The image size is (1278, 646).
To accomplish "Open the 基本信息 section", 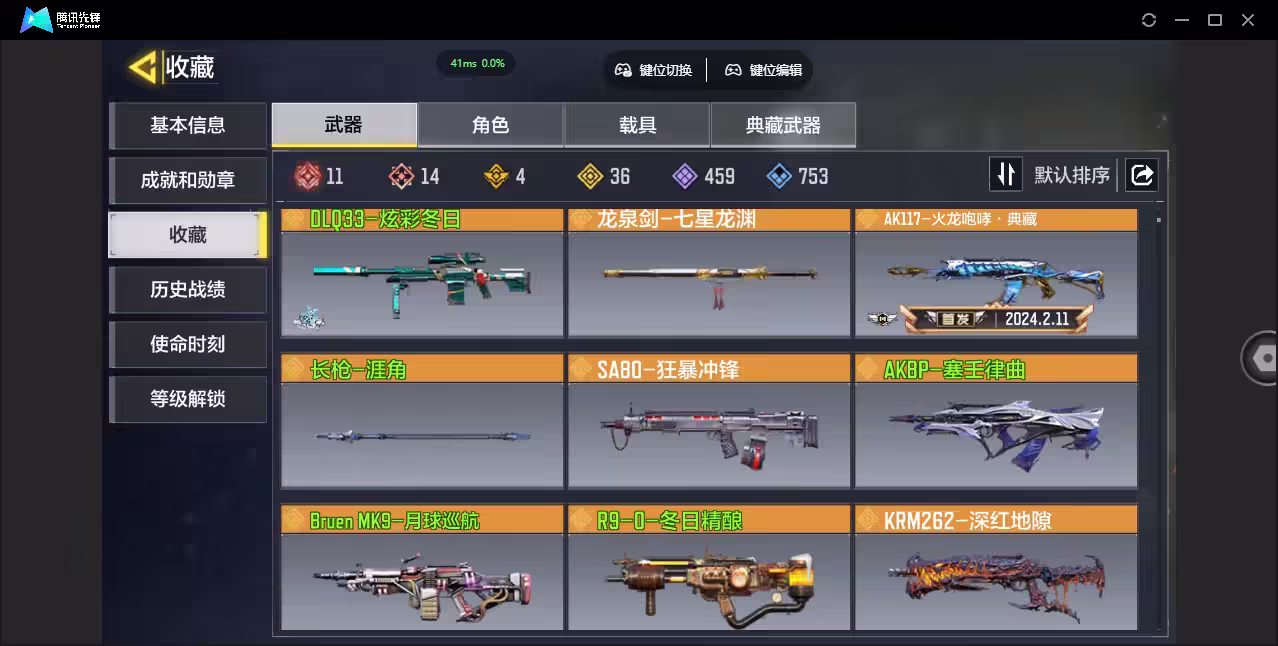I will pos(188,125).
